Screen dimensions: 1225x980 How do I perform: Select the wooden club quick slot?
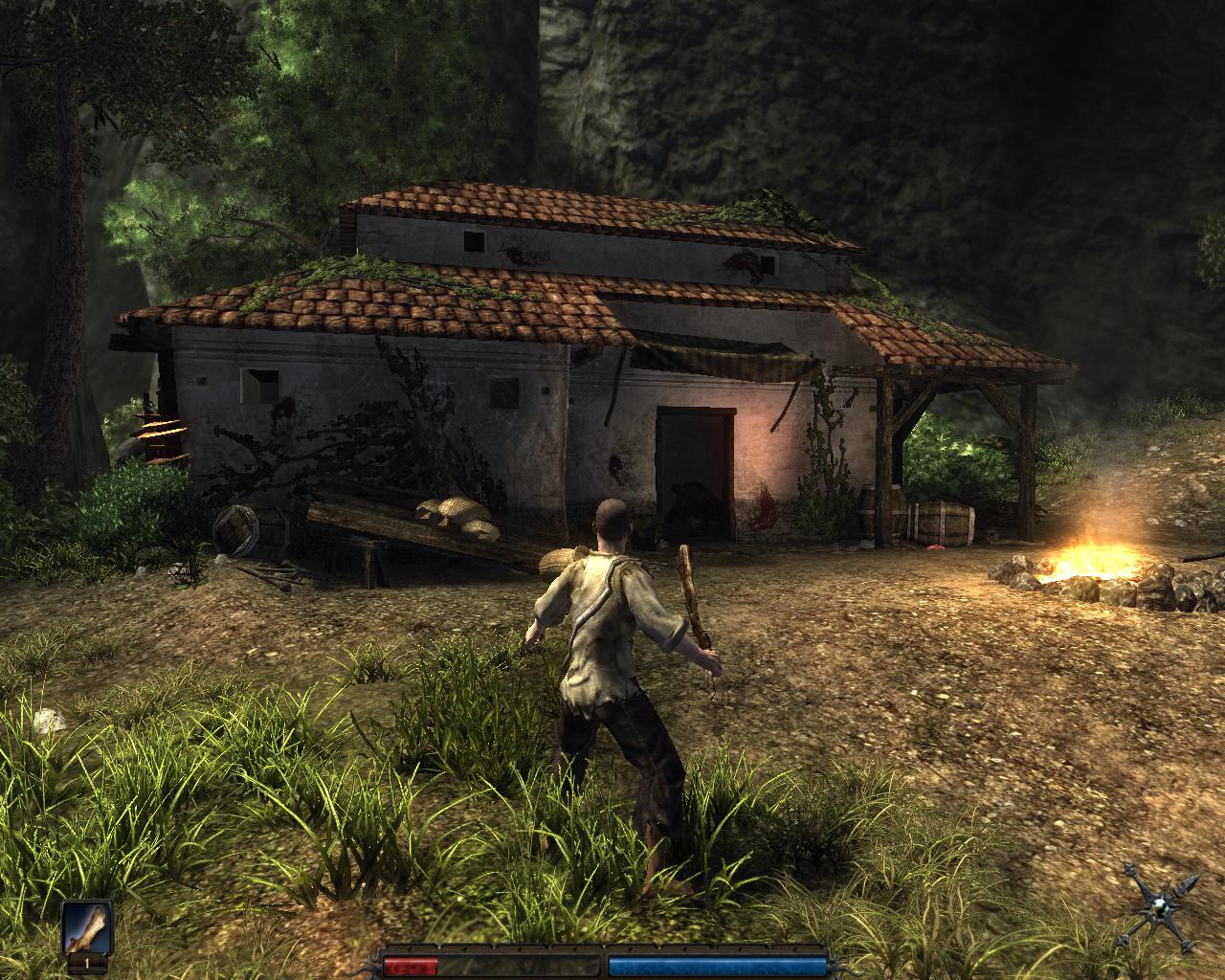click(87, 926)
